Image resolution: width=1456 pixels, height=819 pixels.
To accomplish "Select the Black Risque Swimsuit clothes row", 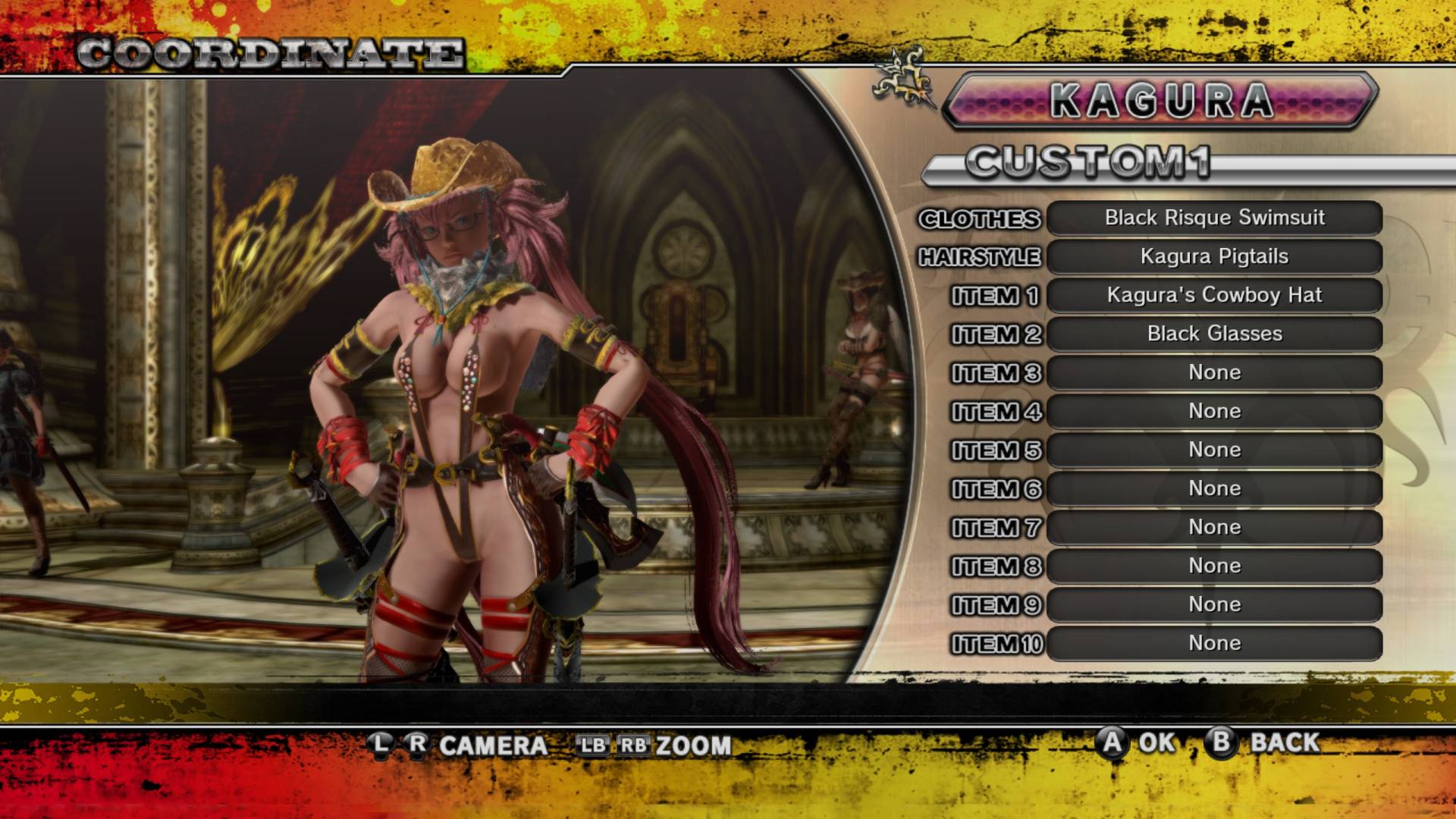I will [x=1214, y=218].
